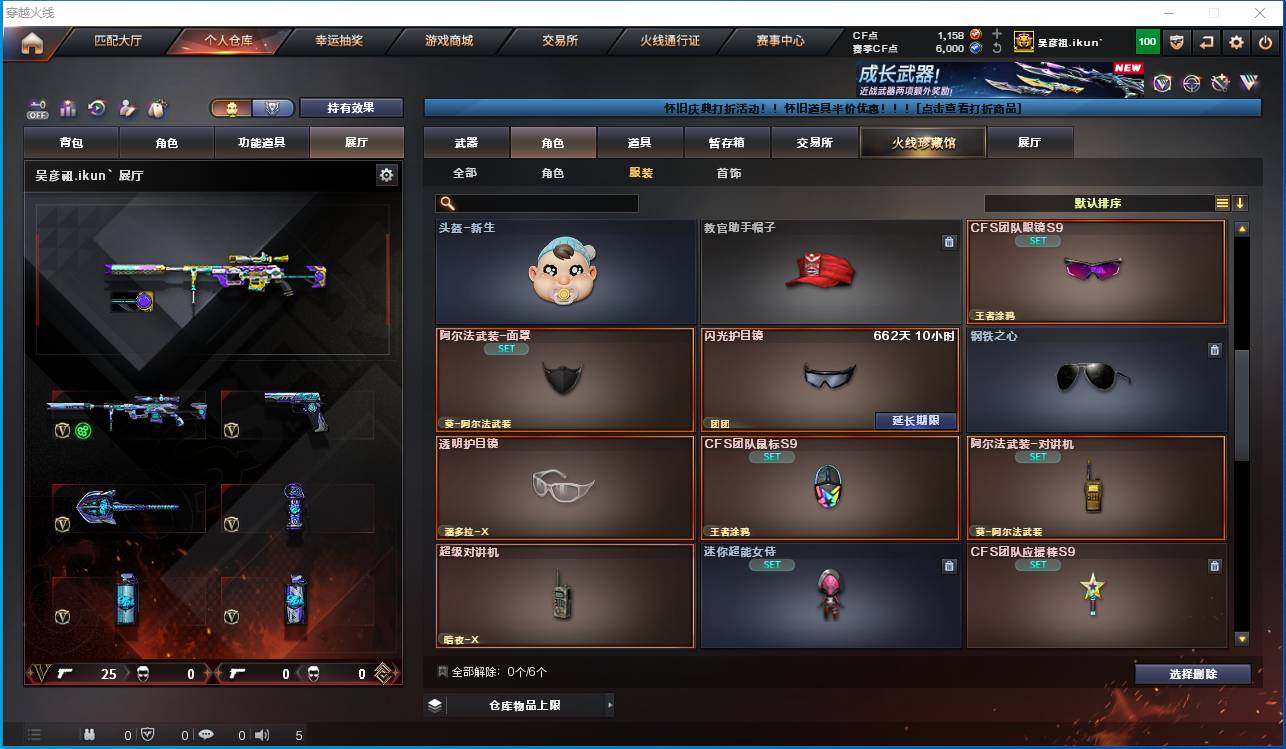Click the ranking stats icon near the OFF key
Image resolution: width=1286 pixels, height=749 pixels.
coord(67,107)
